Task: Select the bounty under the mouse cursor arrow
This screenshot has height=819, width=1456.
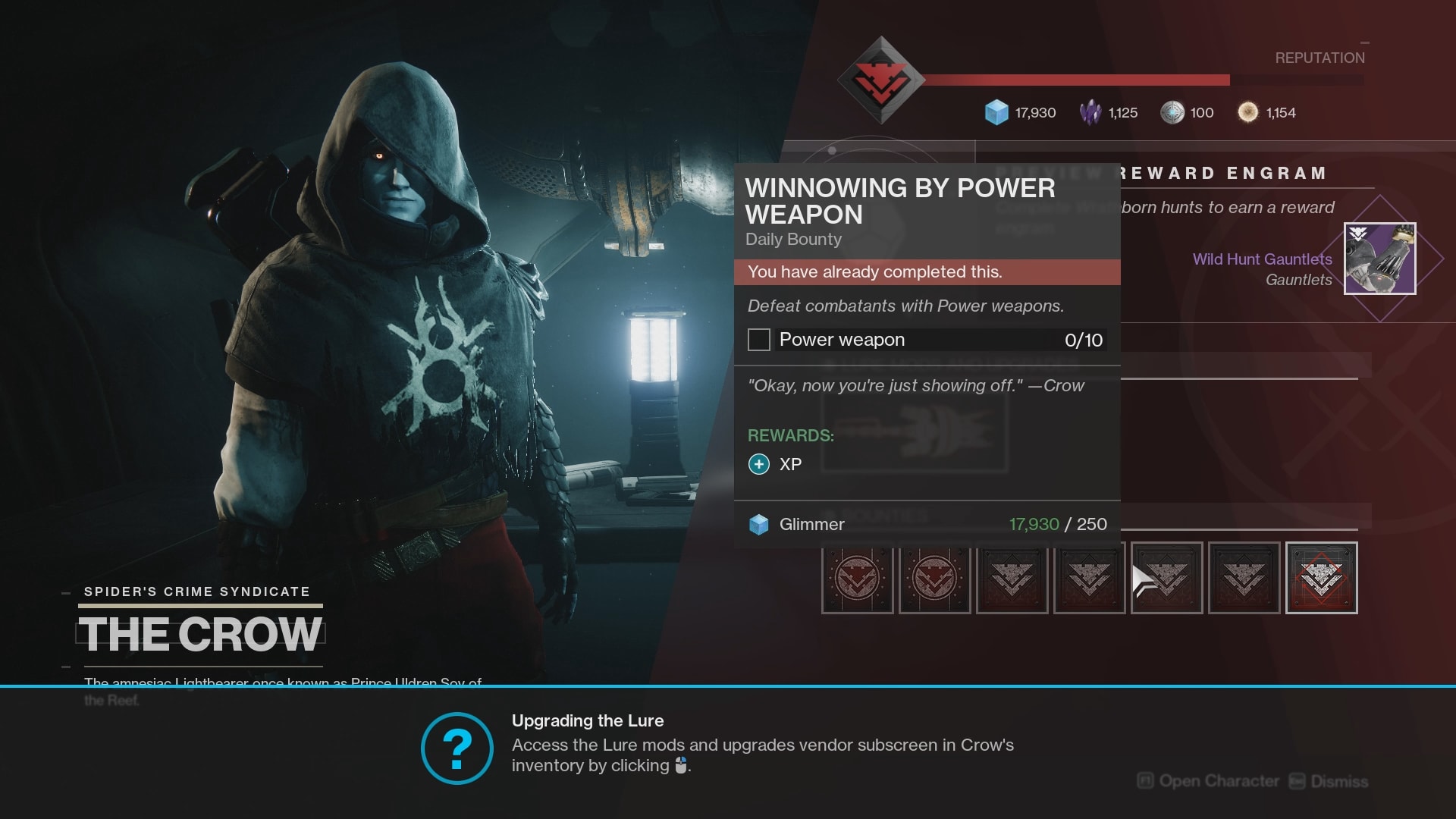Action: 1167,578
